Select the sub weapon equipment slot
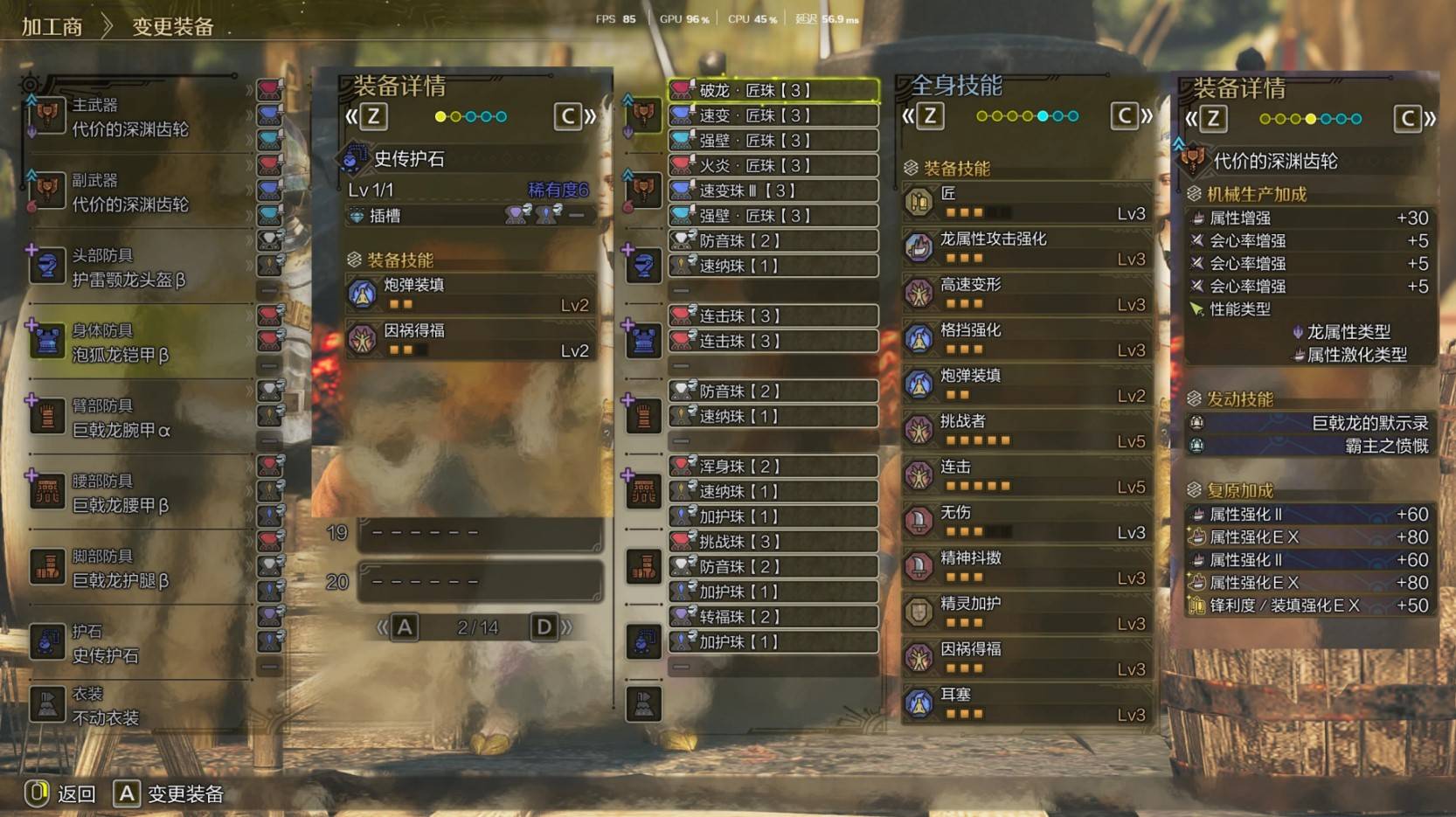The width and height of the screenshot is (1456, 817). coord(131,192)
